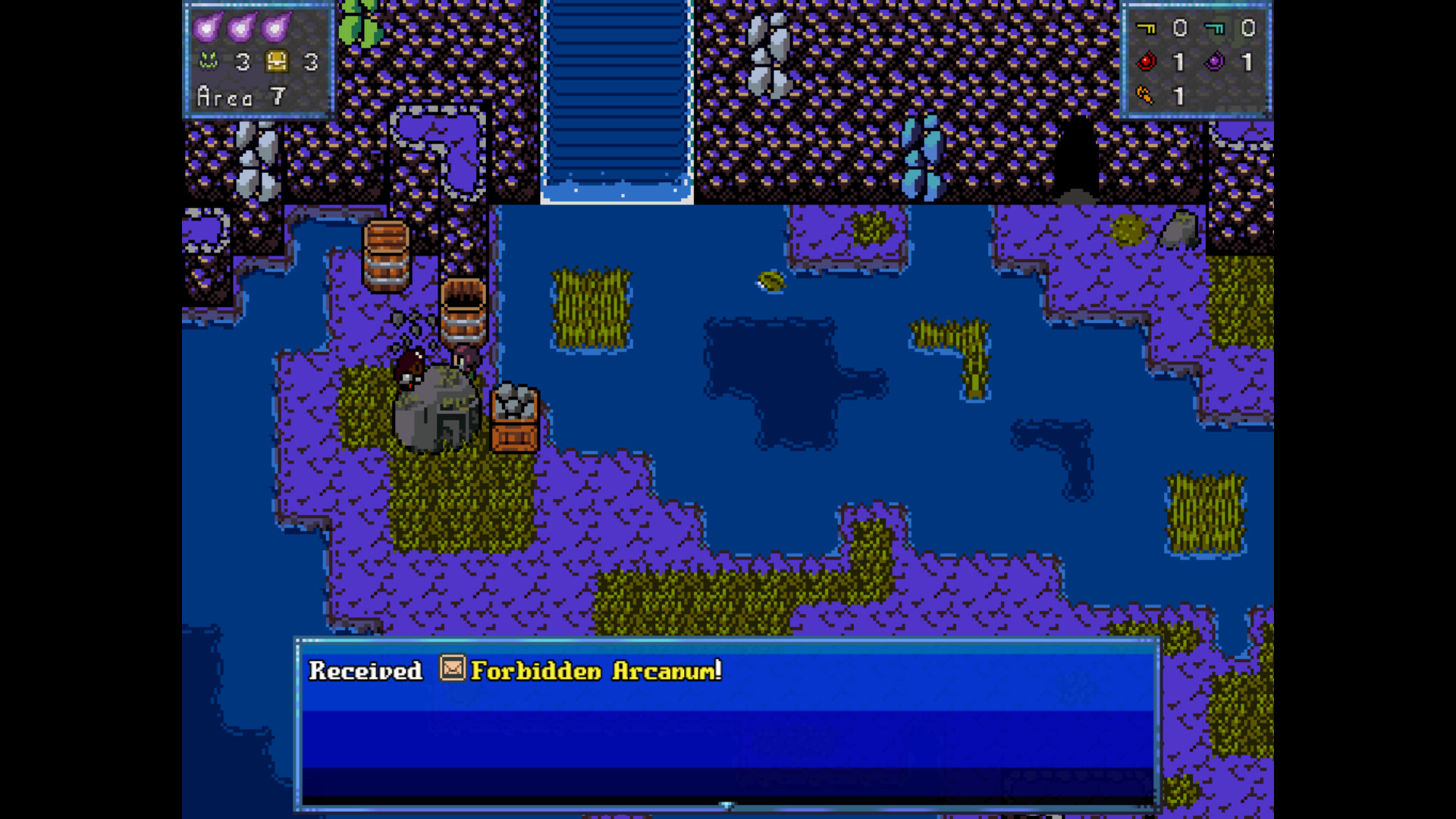
Task: Select the player character on the rock
Action: point(410,368)
